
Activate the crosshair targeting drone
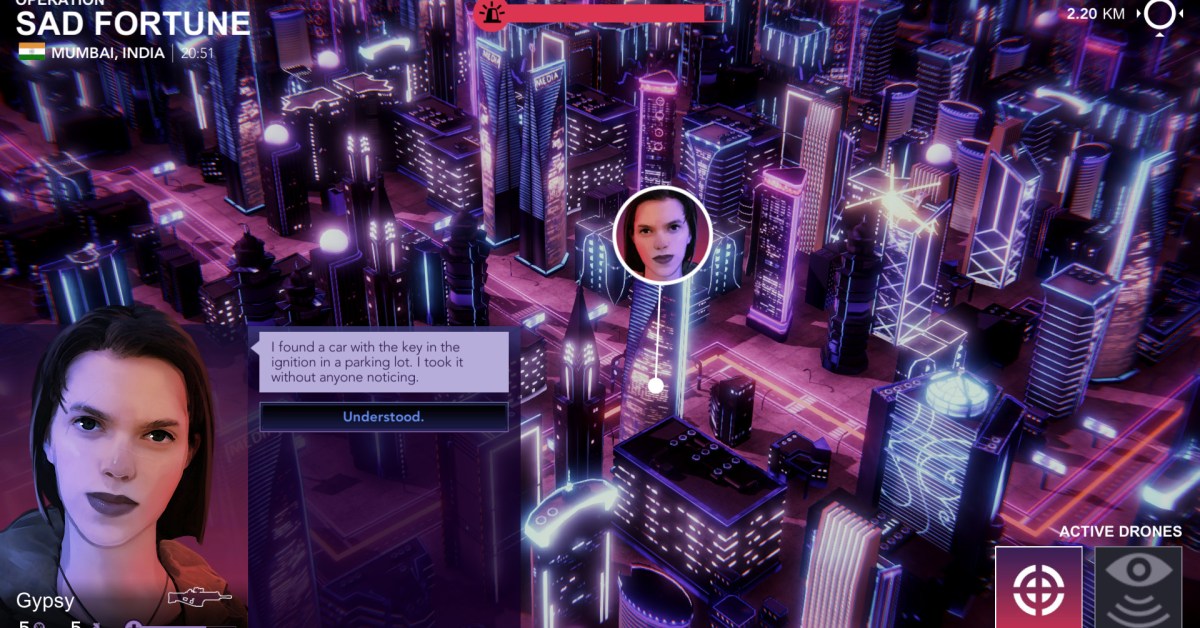click(1038, 587)
